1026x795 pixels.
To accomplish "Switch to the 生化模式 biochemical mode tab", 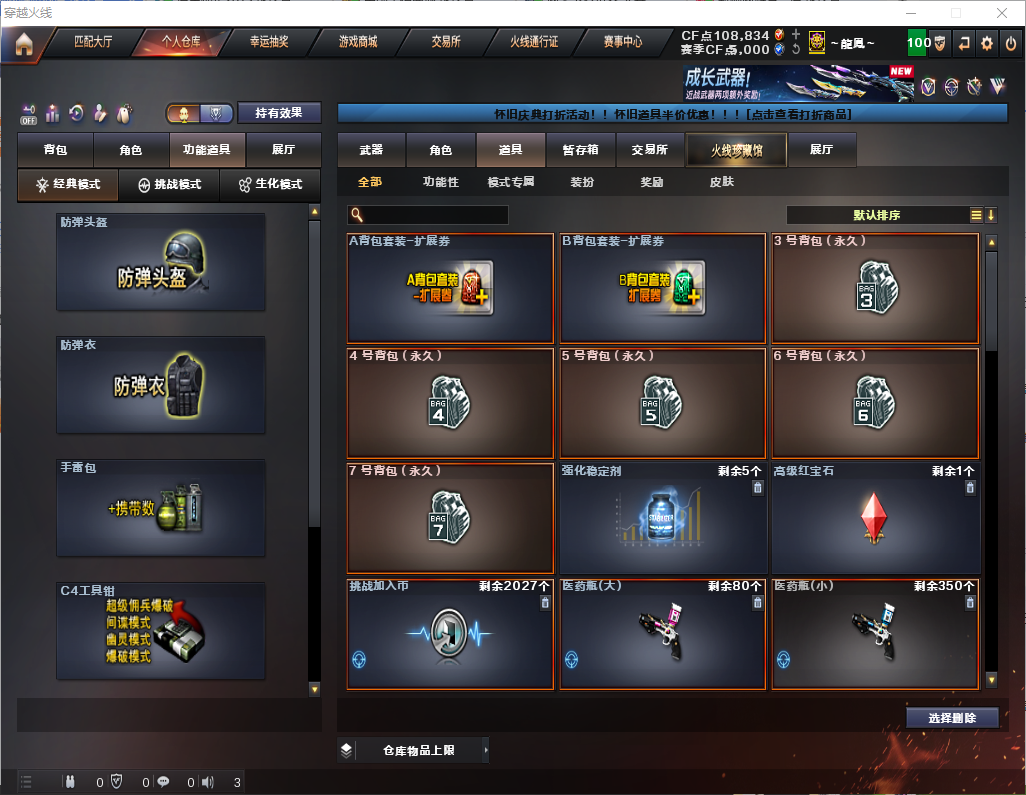I will [269, 185].
